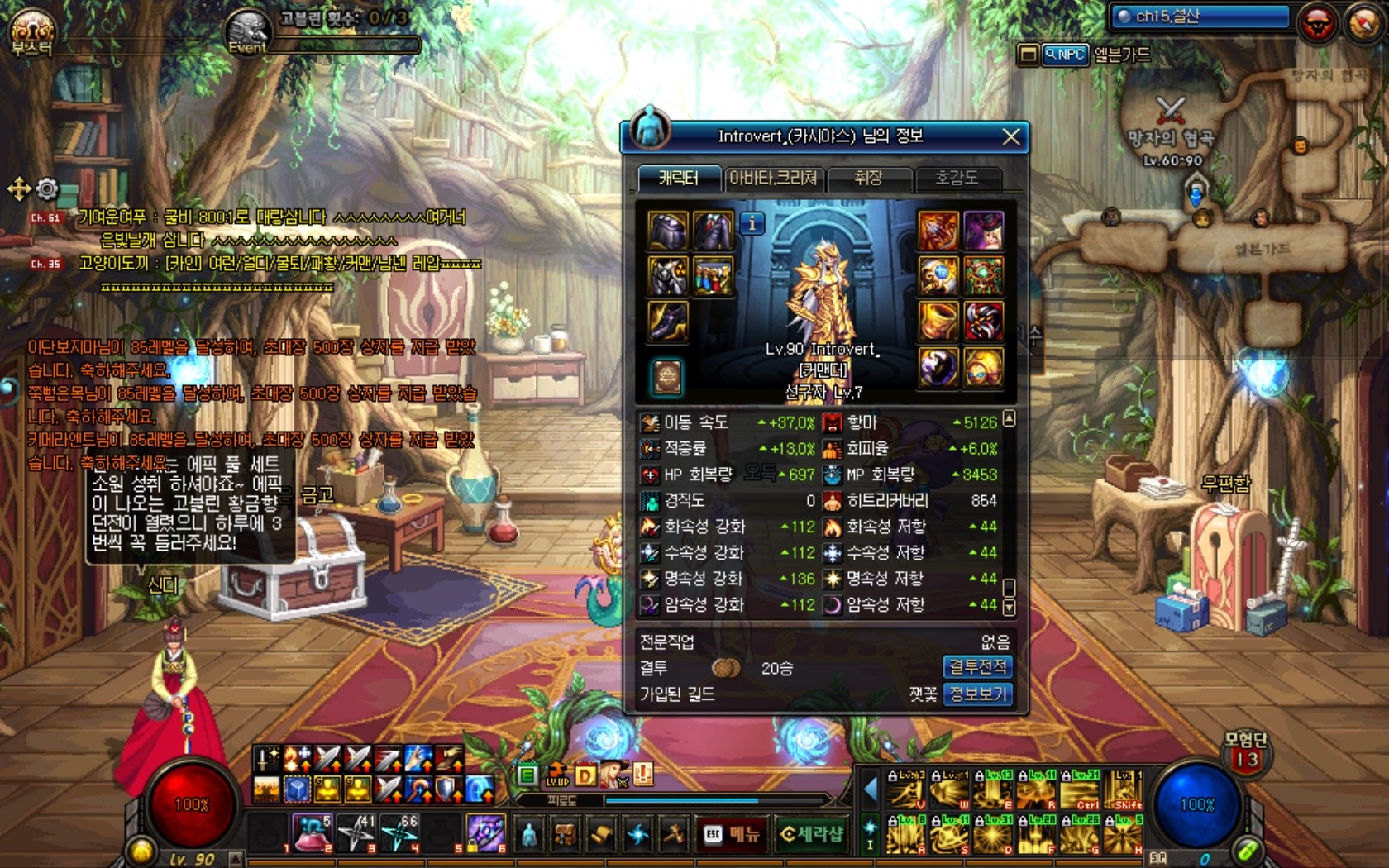The width and height of the screenshot is (1389, 868).
Task: Open the ESC 메뉴 menu button
Action: click(x=732, y=834)
